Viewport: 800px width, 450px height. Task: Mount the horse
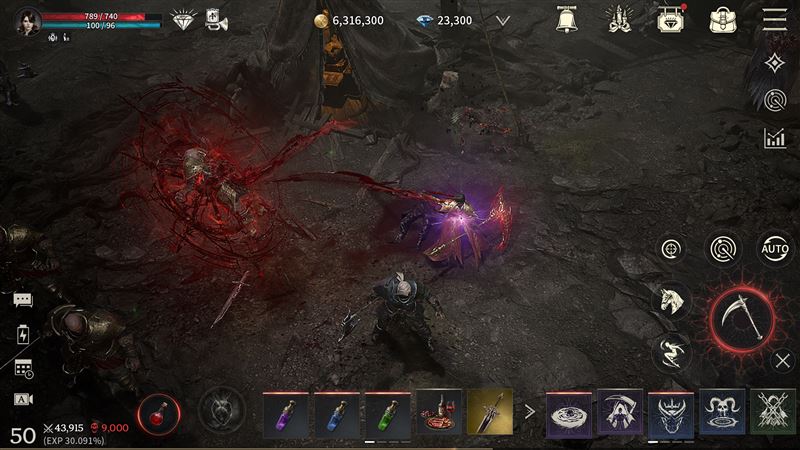pos(672,299)
